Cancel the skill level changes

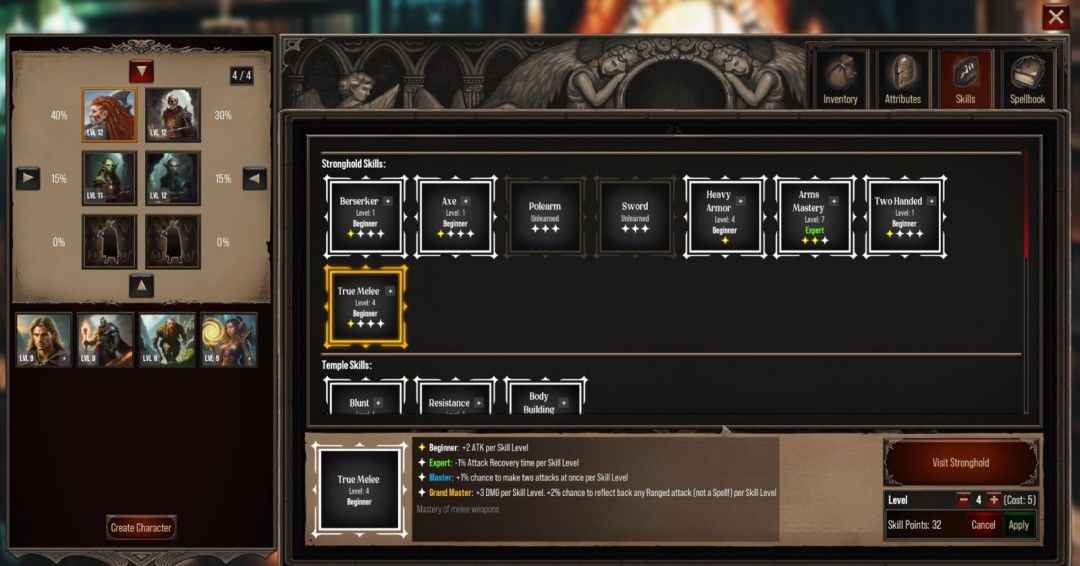983,525
